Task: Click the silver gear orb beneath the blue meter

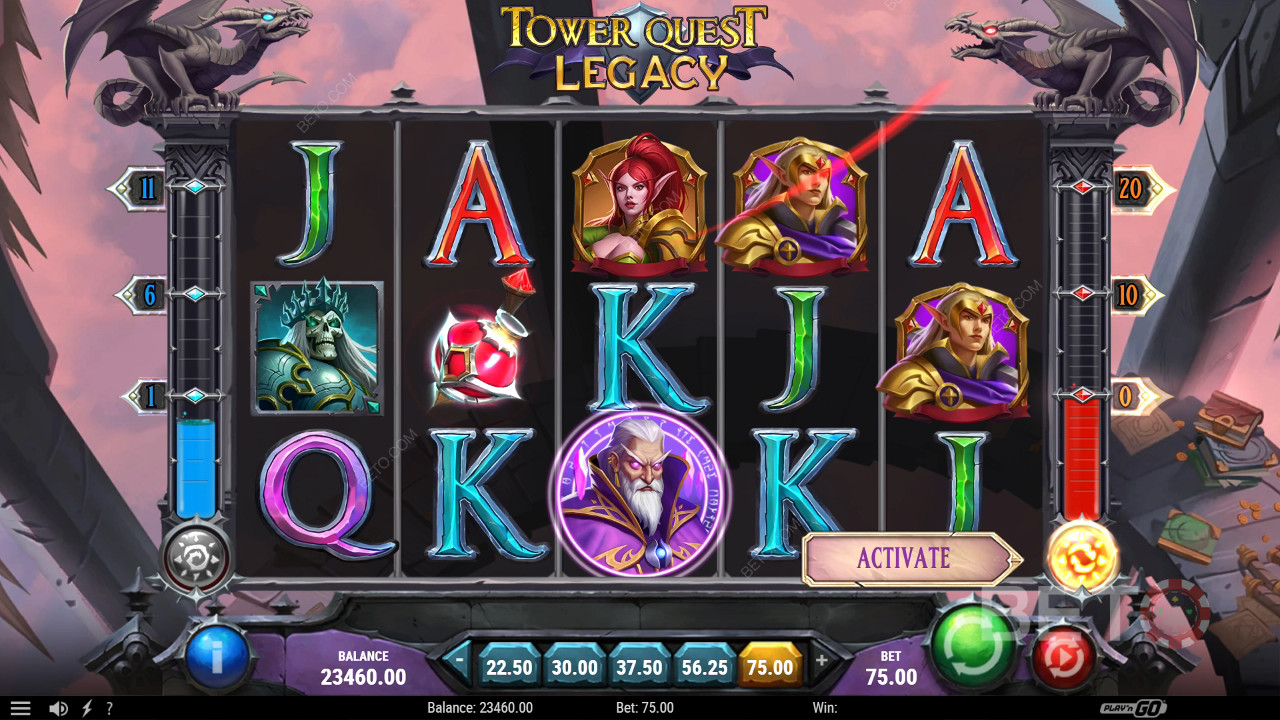Action: (x=197, y=556)
